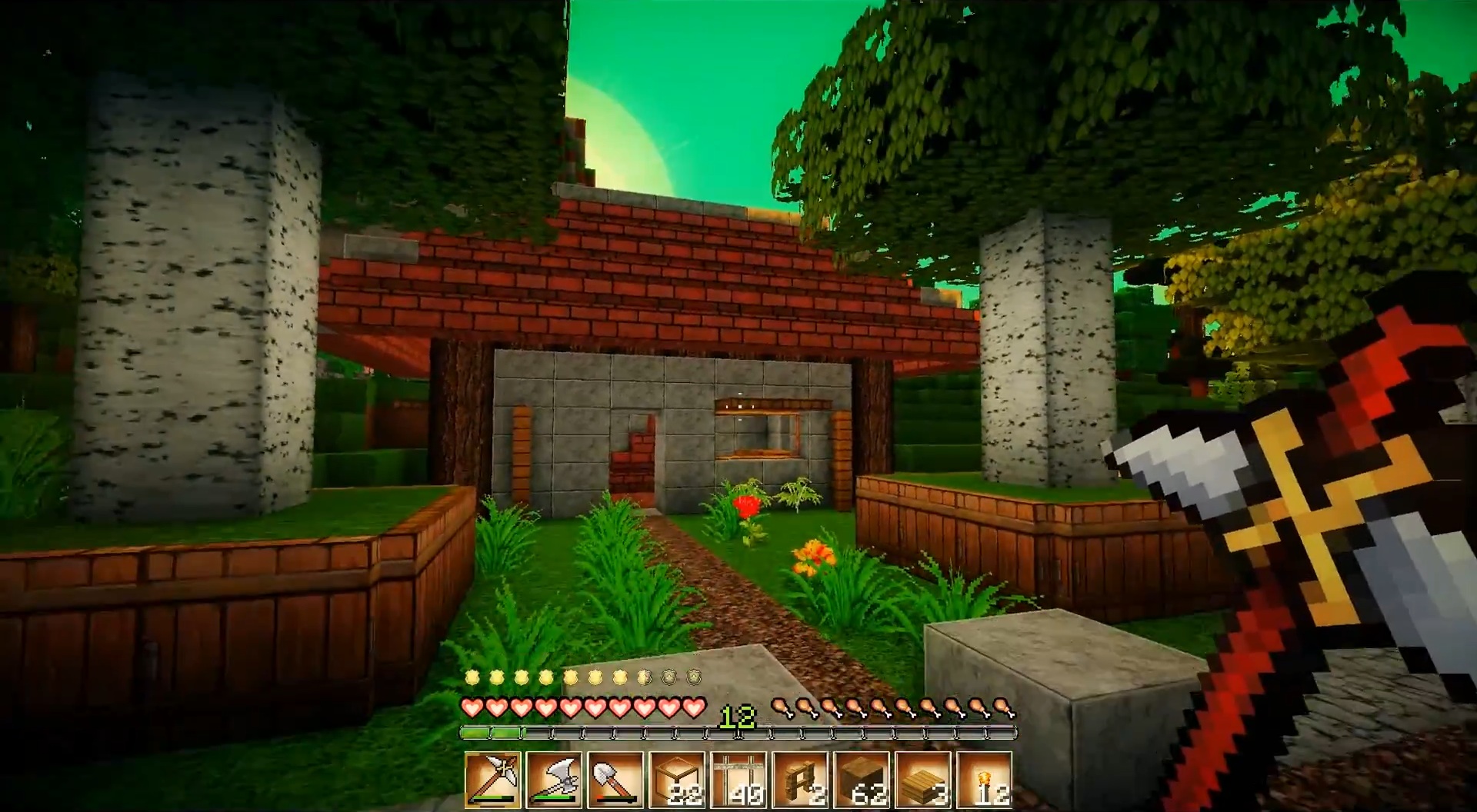1477x812 pixels.
Task: Select the axe in the hotbar
Action: tap(554, 780)
